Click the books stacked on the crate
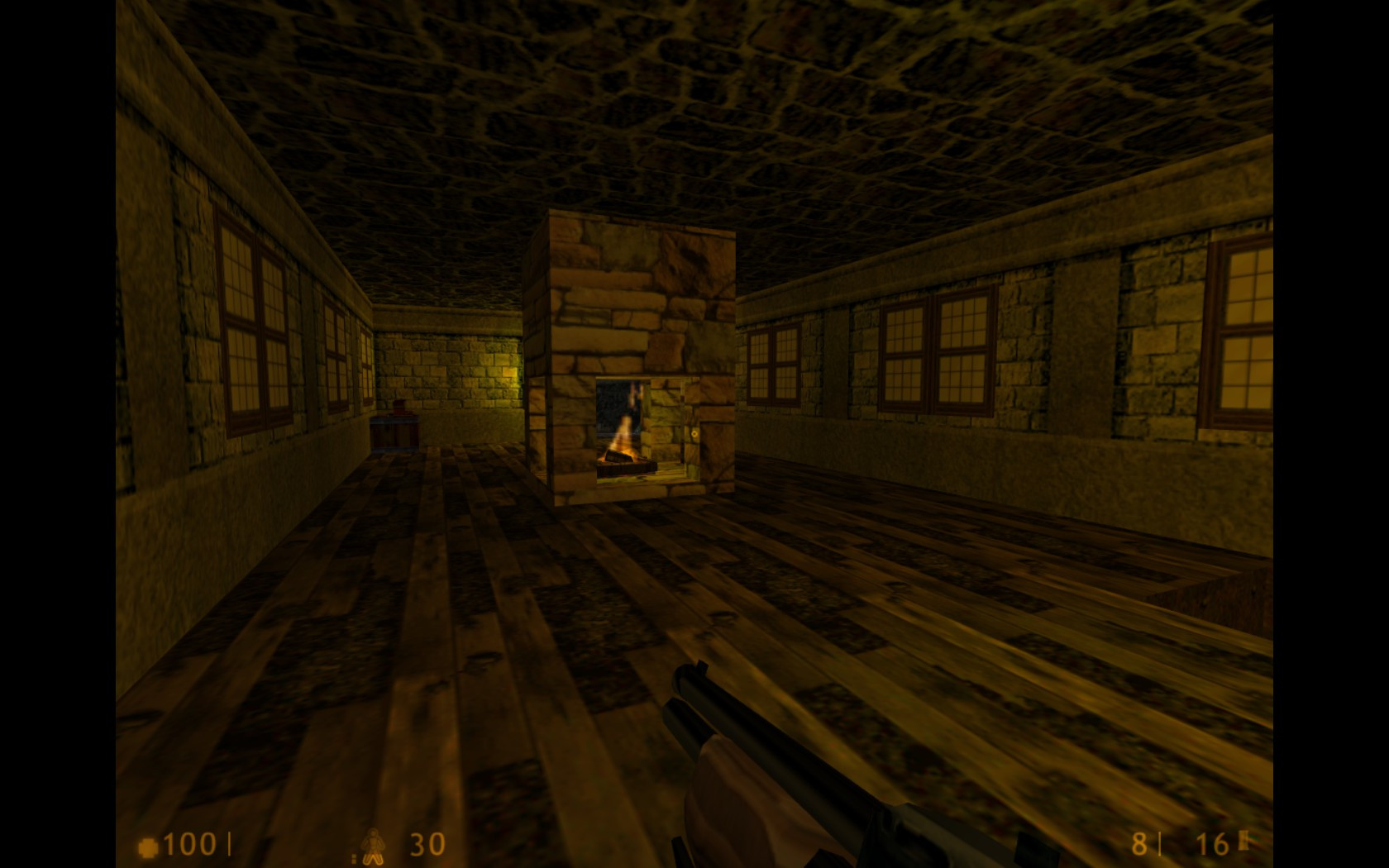Image resolution: width=1389 pixels, height=868 pixels. coord(399,408)
